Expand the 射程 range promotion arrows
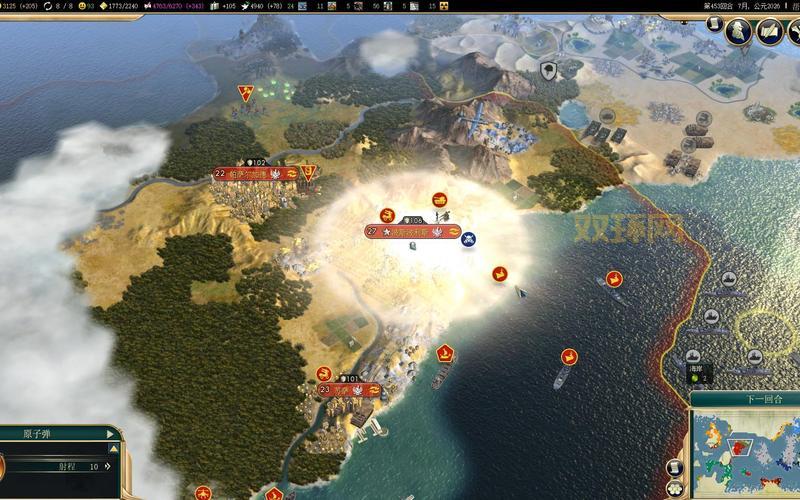 (109, 466)
